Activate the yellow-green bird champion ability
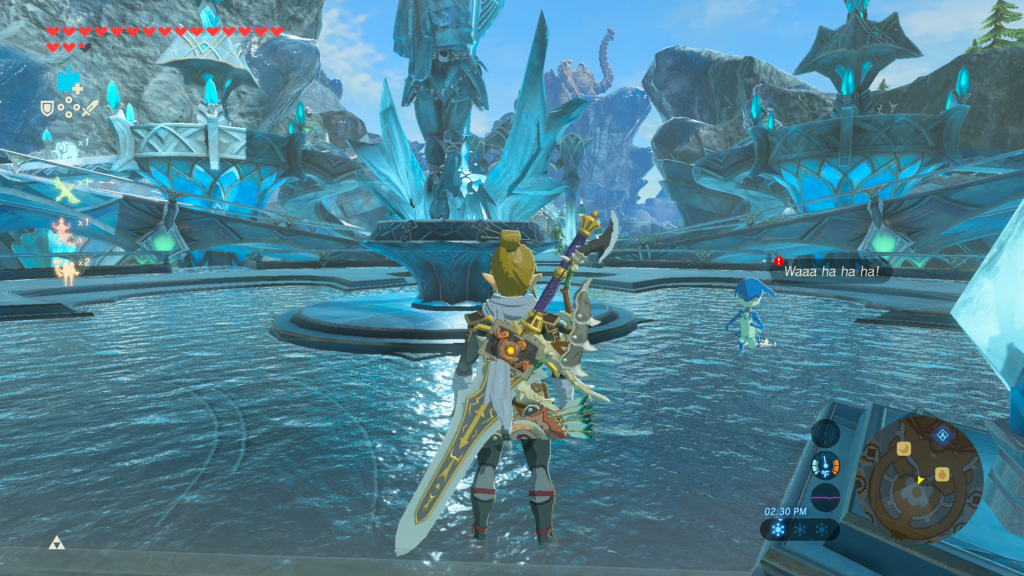Image resolution: width=1024 pixels, height=576 pixels. click(x=66, y=191)
